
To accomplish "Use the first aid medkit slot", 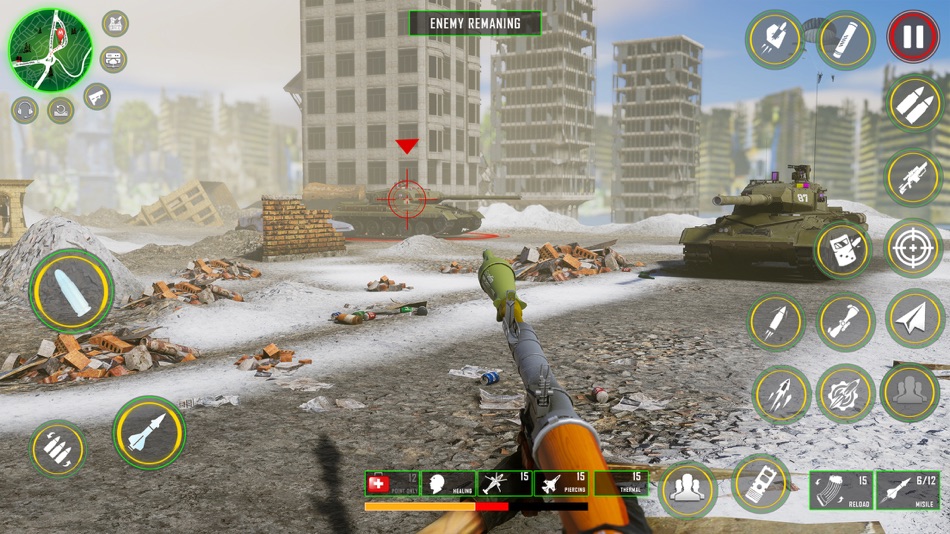I will coord(391,484).
